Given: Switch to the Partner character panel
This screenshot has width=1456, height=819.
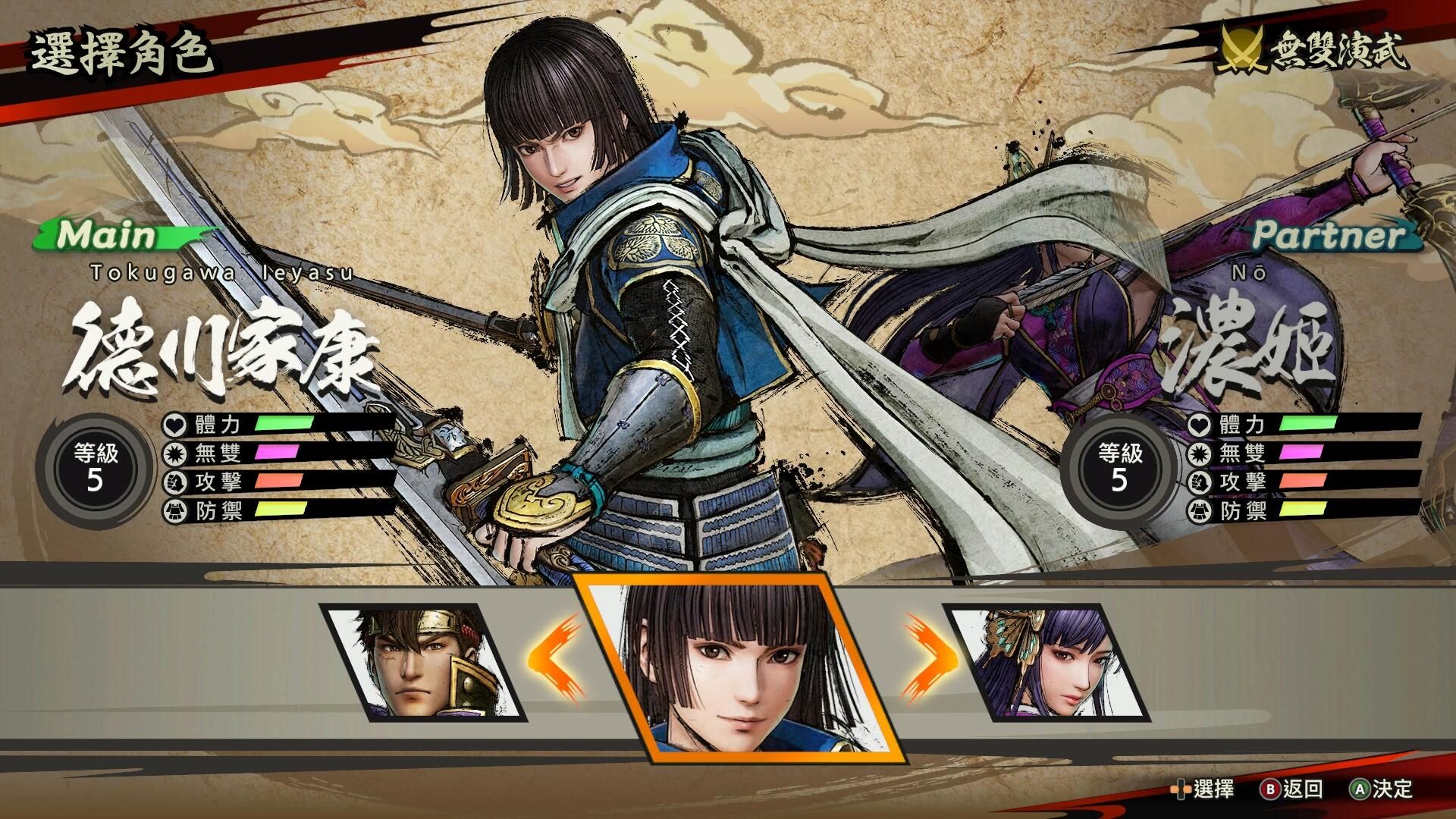Looking at the screenshot, I should pyautogui.click(x=1333, y=236).
